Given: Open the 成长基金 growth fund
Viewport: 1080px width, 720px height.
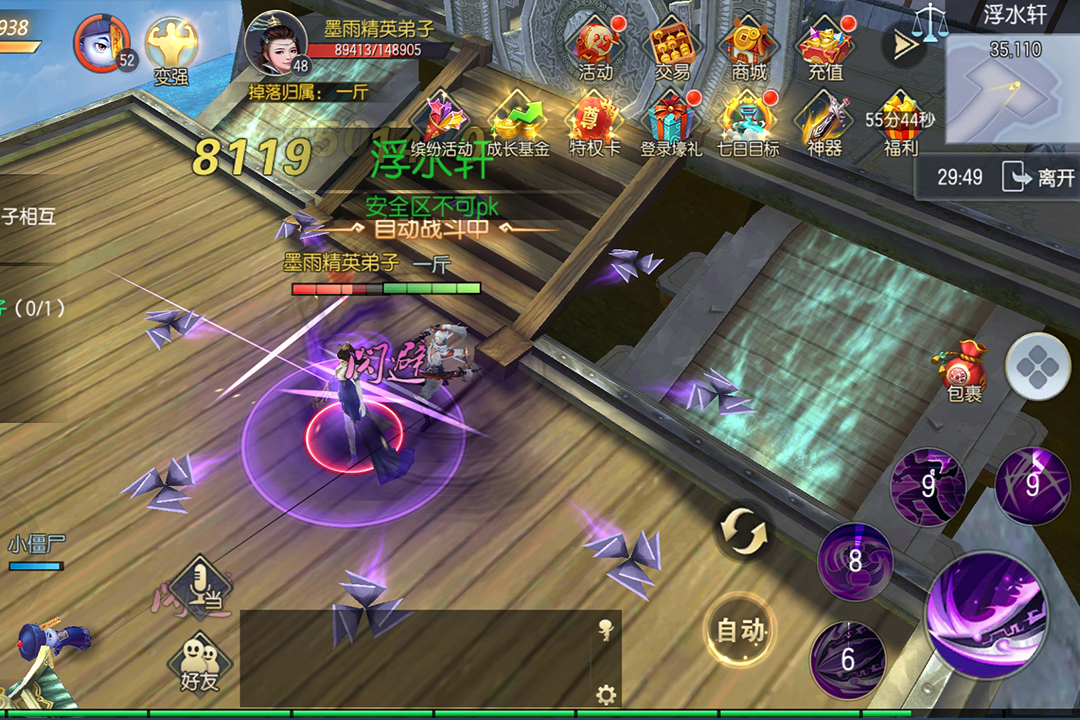Looking at the screenshot, I should point(518,125).
